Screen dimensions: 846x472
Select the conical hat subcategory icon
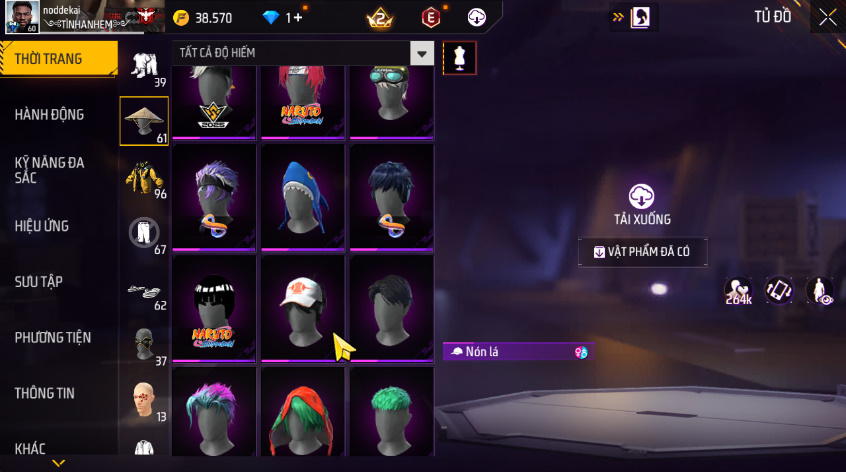(144, 121)
